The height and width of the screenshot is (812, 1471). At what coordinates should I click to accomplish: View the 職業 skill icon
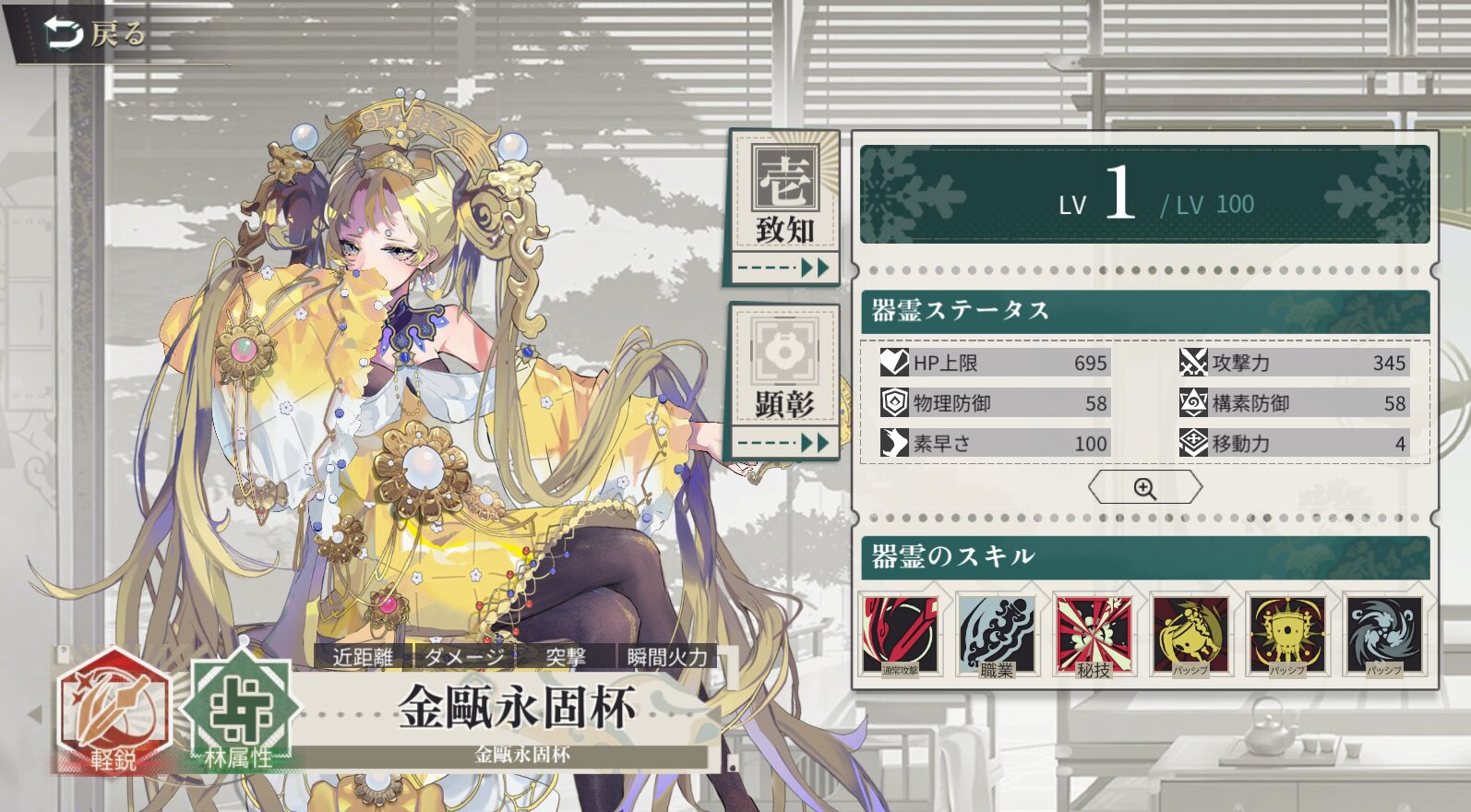coord(997,635)
